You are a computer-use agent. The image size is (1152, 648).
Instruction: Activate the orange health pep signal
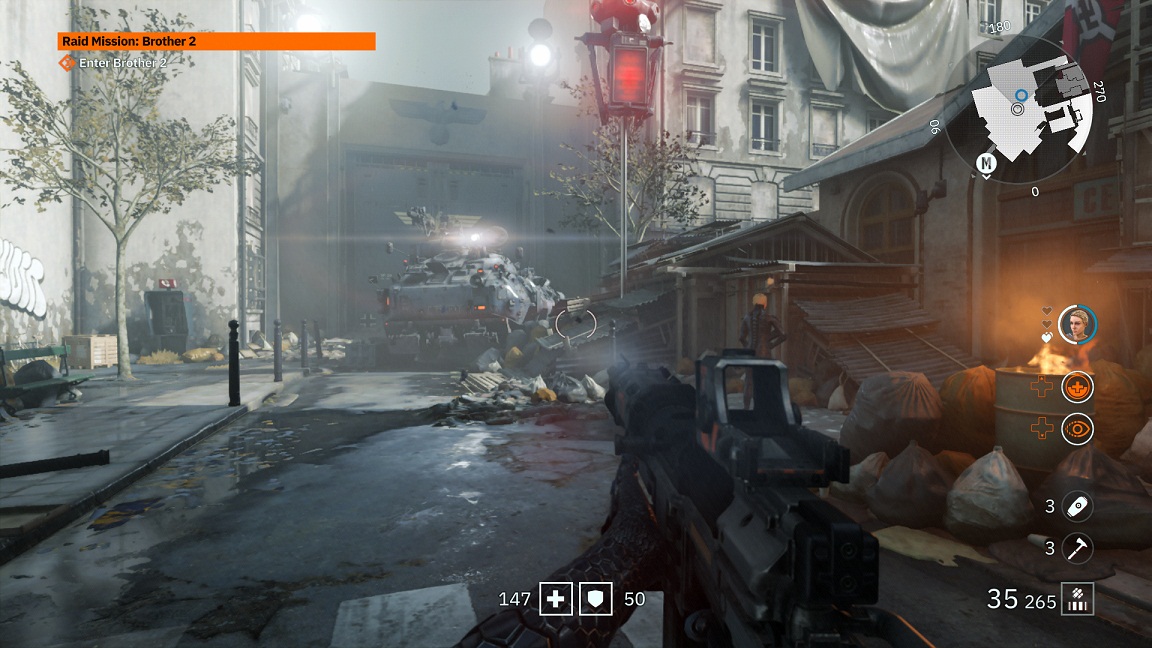[x=1077, y=385]
